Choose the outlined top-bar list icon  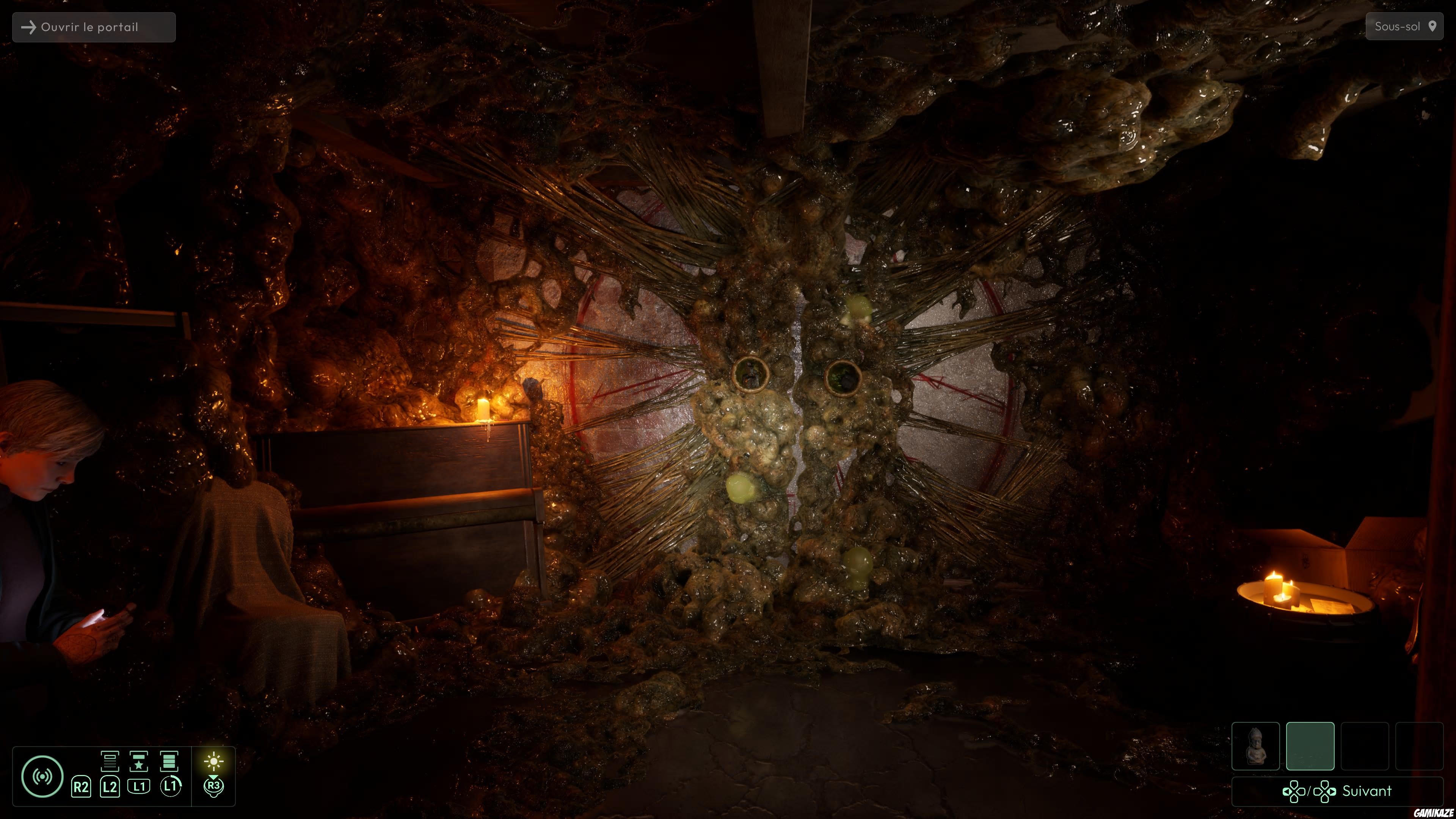[110, 761]
